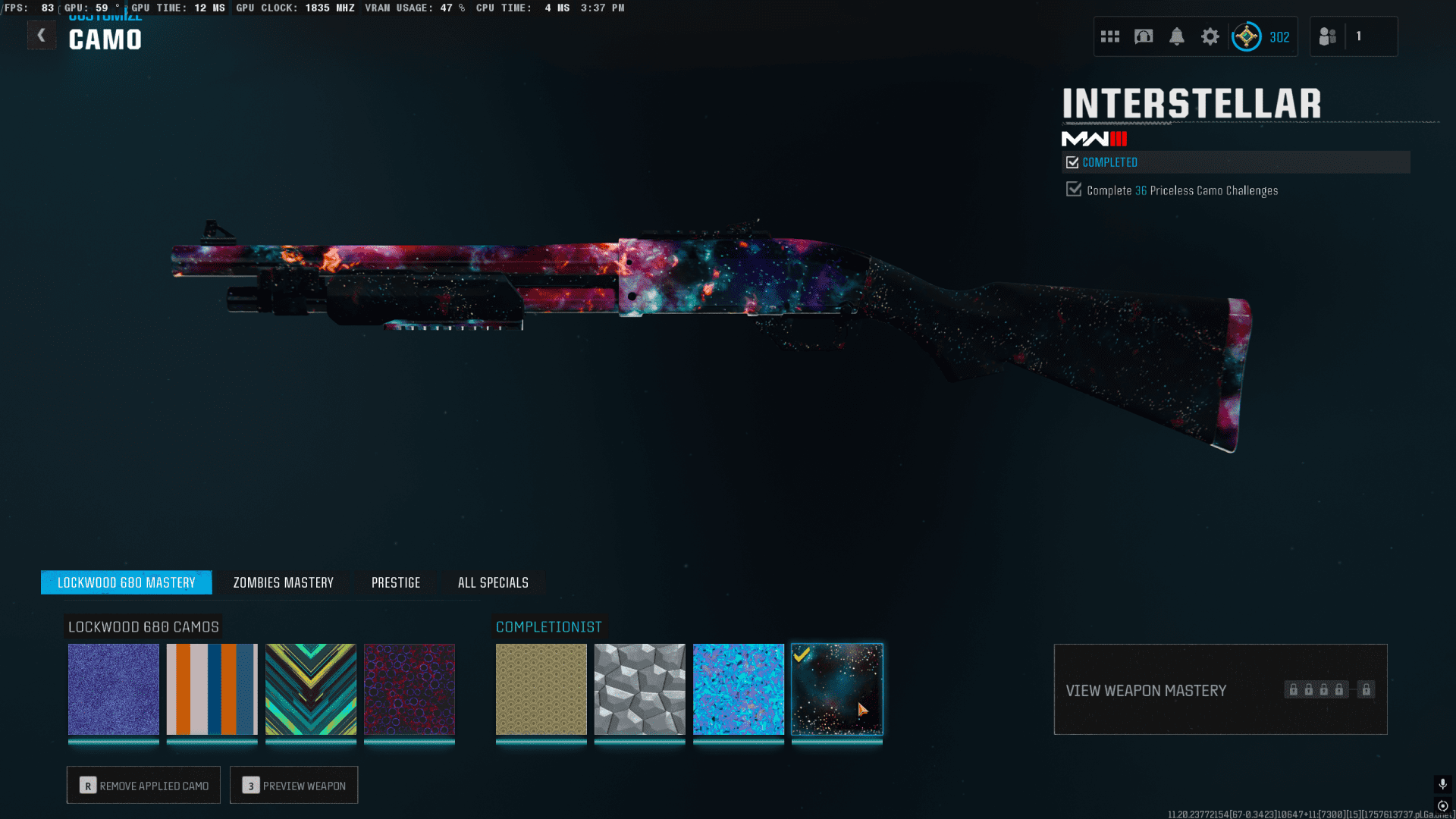
Task: Select the Lockwood 680 Mastery tab
Action: [x=127, y=582]
